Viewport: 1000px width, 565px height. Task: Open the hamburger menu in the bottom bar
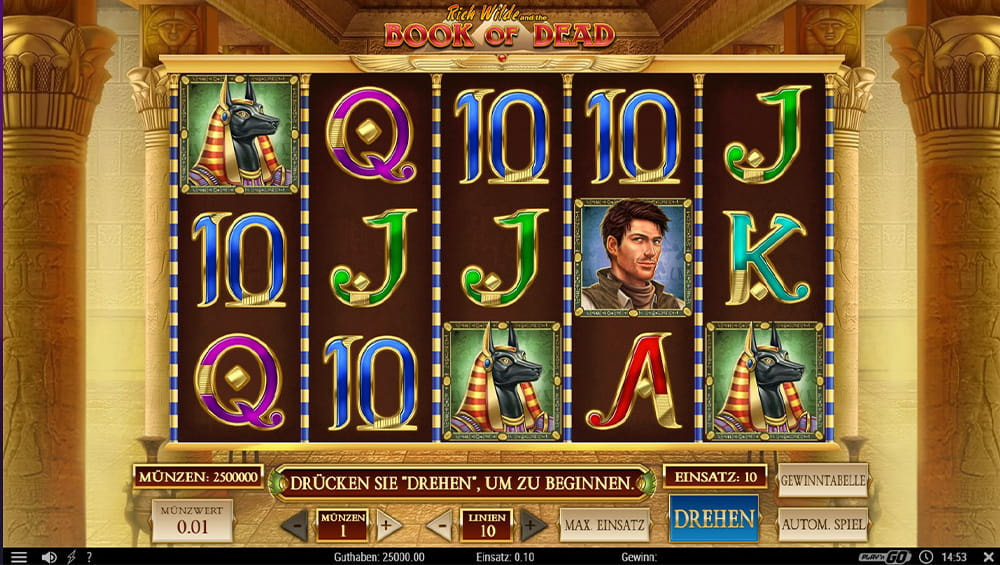pyautogui.click(x=18, y=557)
